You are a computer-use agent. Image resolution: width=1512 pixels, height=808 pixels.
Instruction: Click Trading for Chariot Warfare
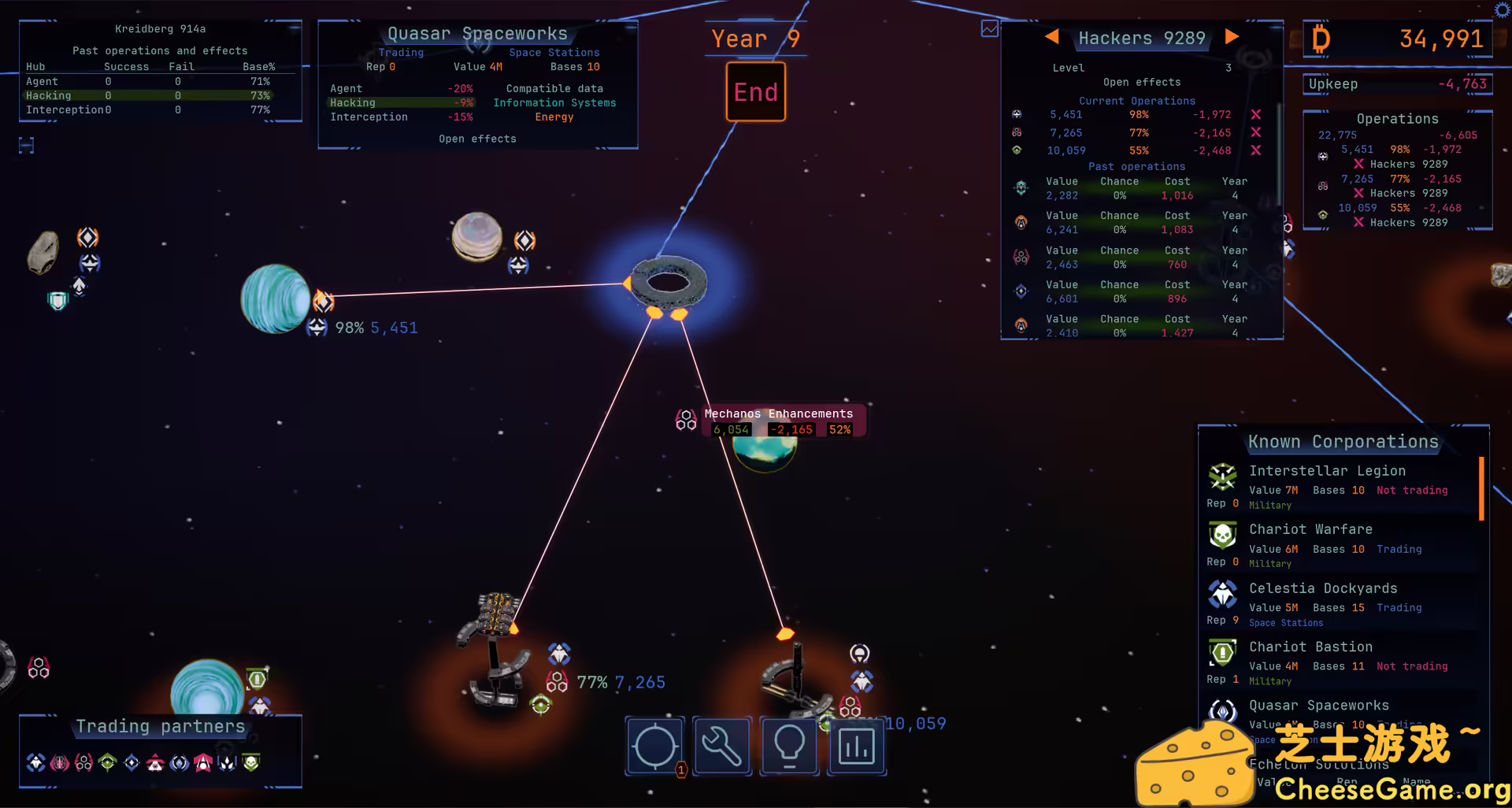click(x=1399, y=549)
